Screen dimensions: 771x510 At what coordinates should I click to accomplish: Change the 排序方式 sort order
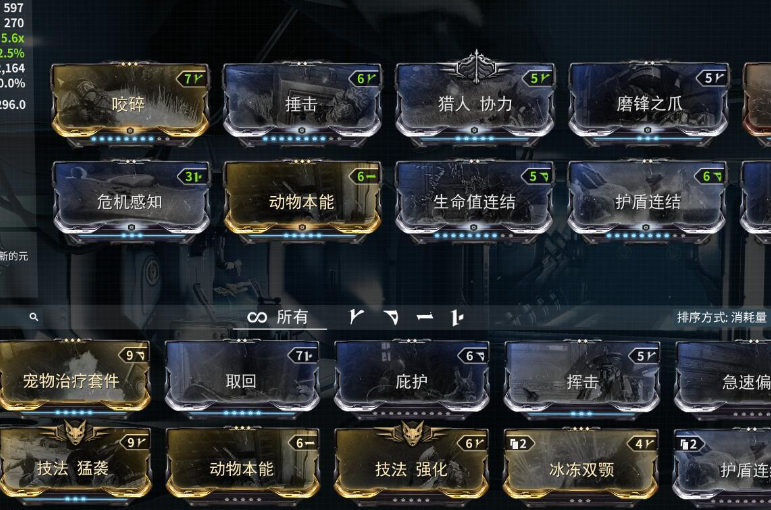click(x=722, y=318)
